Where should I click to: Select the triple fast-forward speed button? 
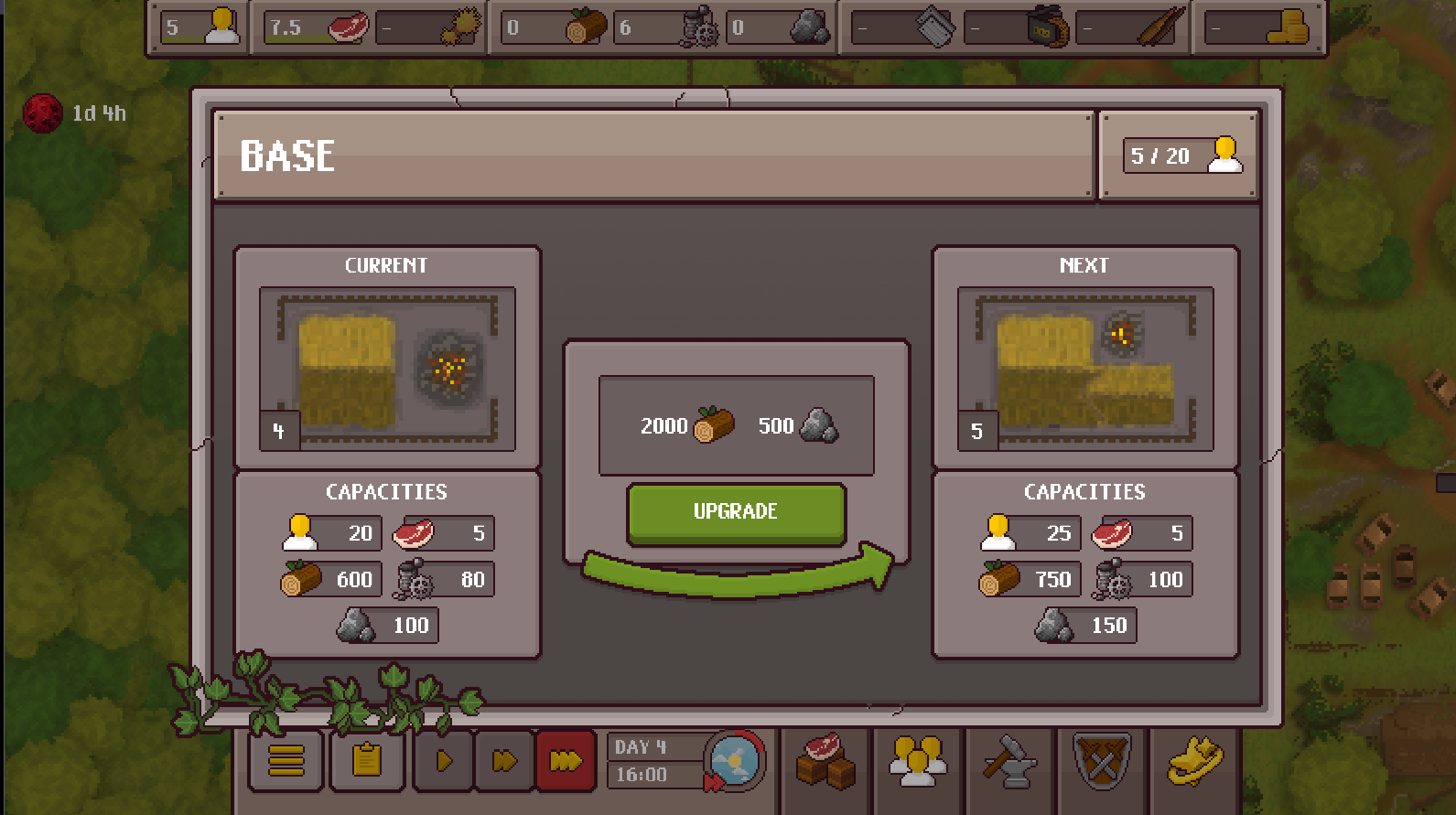566,760
